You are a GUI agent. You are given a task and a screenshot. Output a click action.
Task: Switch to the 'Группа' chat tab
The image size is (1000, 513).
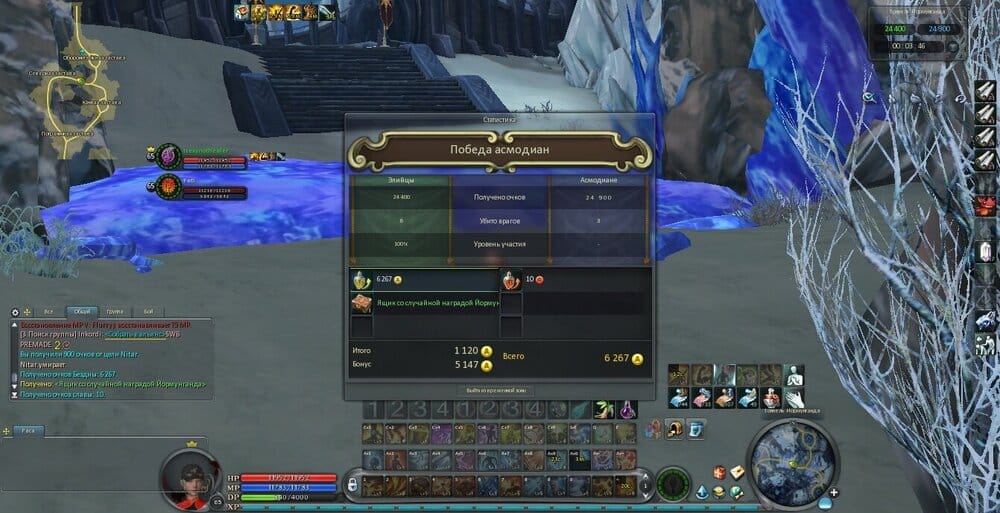point(116,312)
